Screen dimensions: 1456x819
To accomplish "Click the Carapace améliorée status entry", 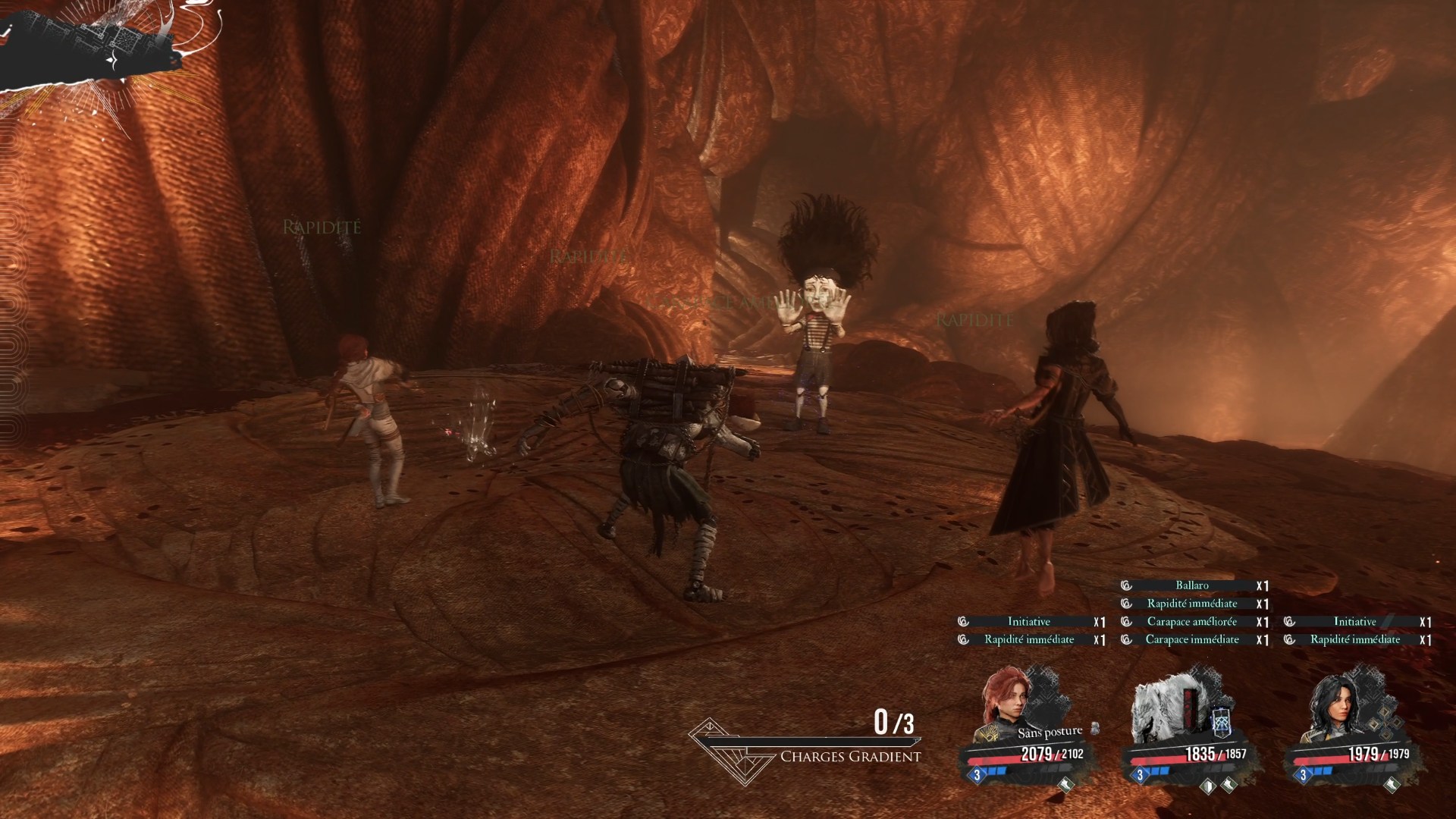I will click(1192, 622).
